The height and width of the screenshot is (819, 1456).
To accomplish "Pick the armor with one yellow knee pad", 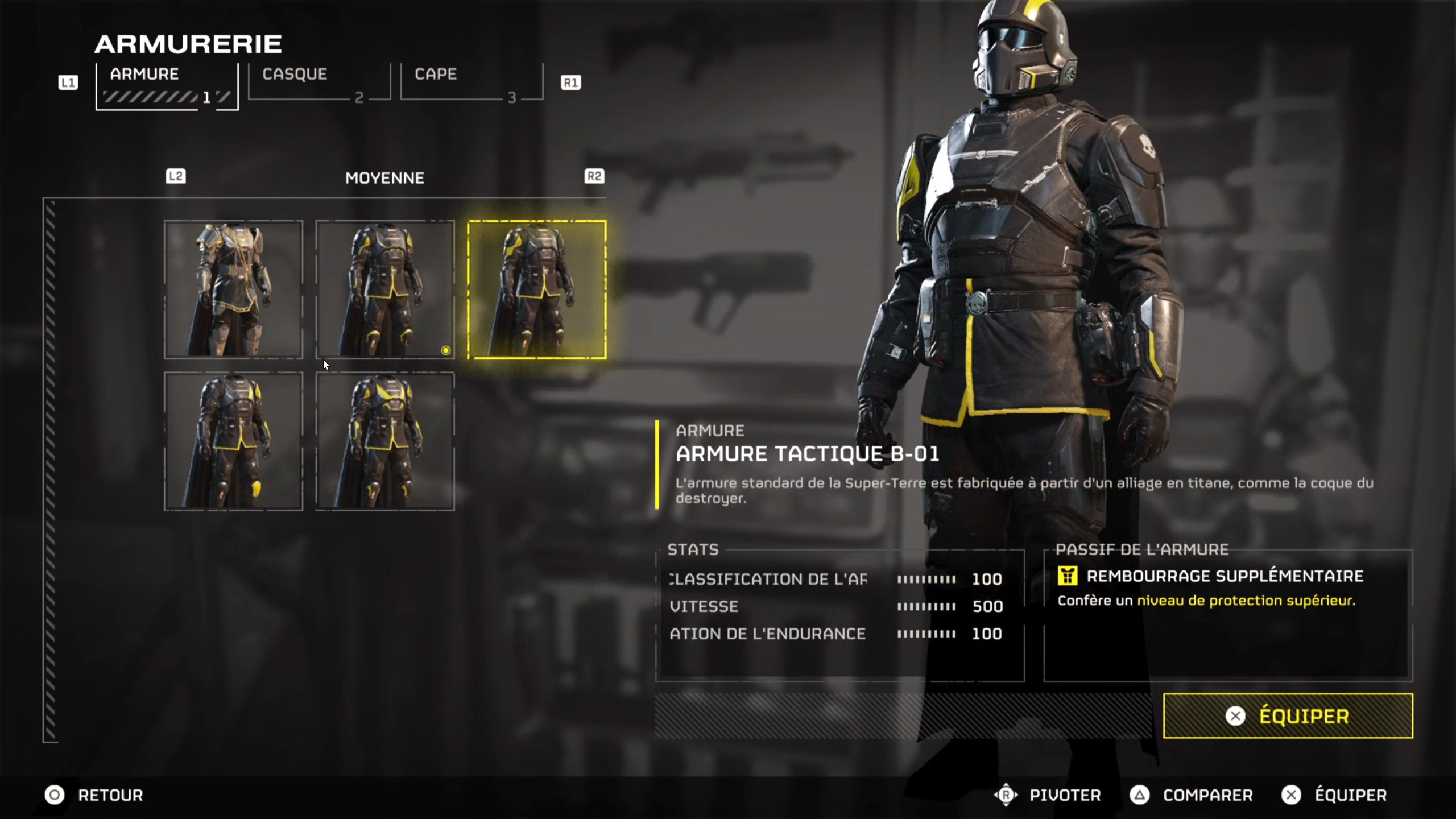I will click(x=233, y=441).
